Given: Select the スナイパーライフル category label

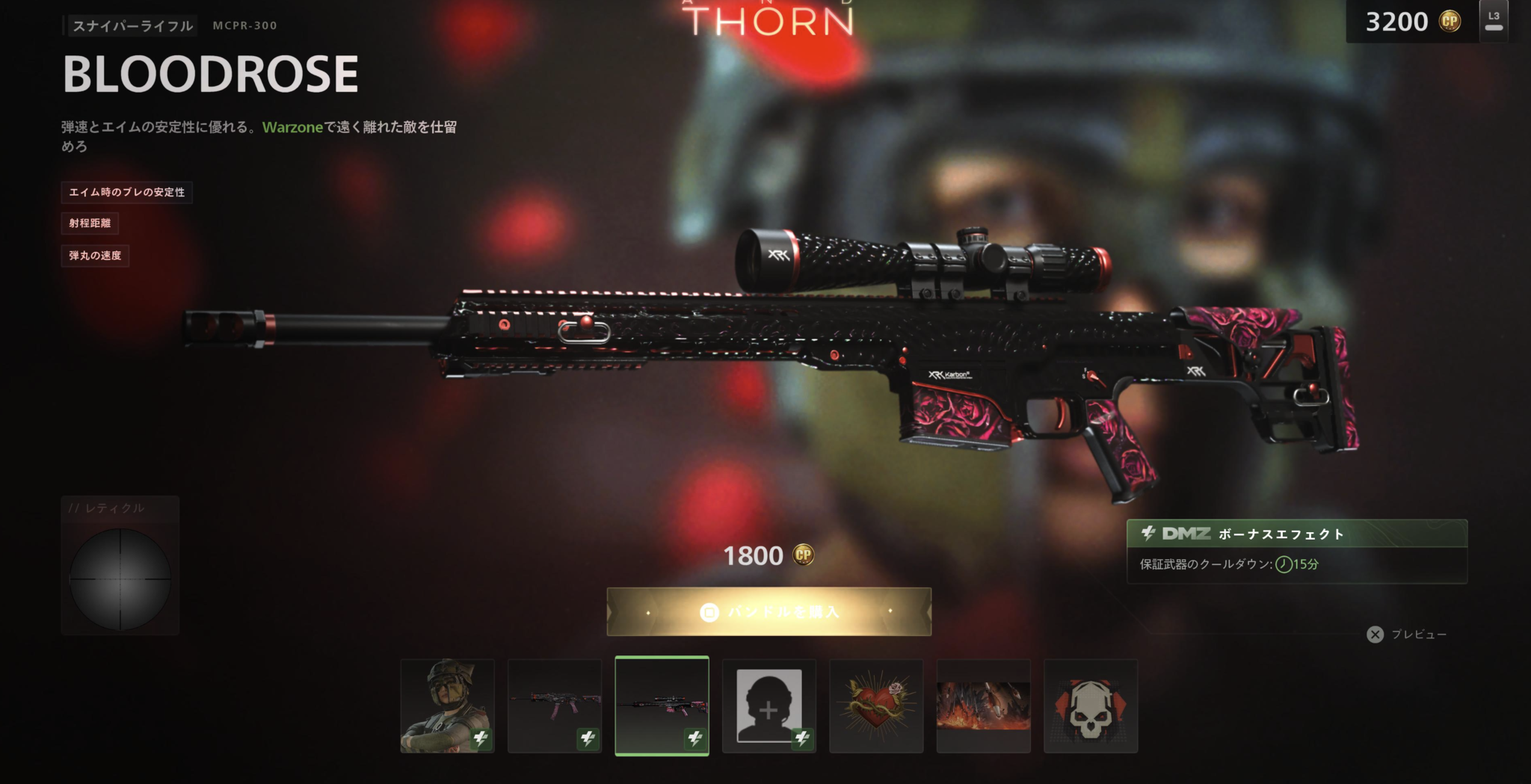Looking at the screenshot, I should tap(132, 25).
